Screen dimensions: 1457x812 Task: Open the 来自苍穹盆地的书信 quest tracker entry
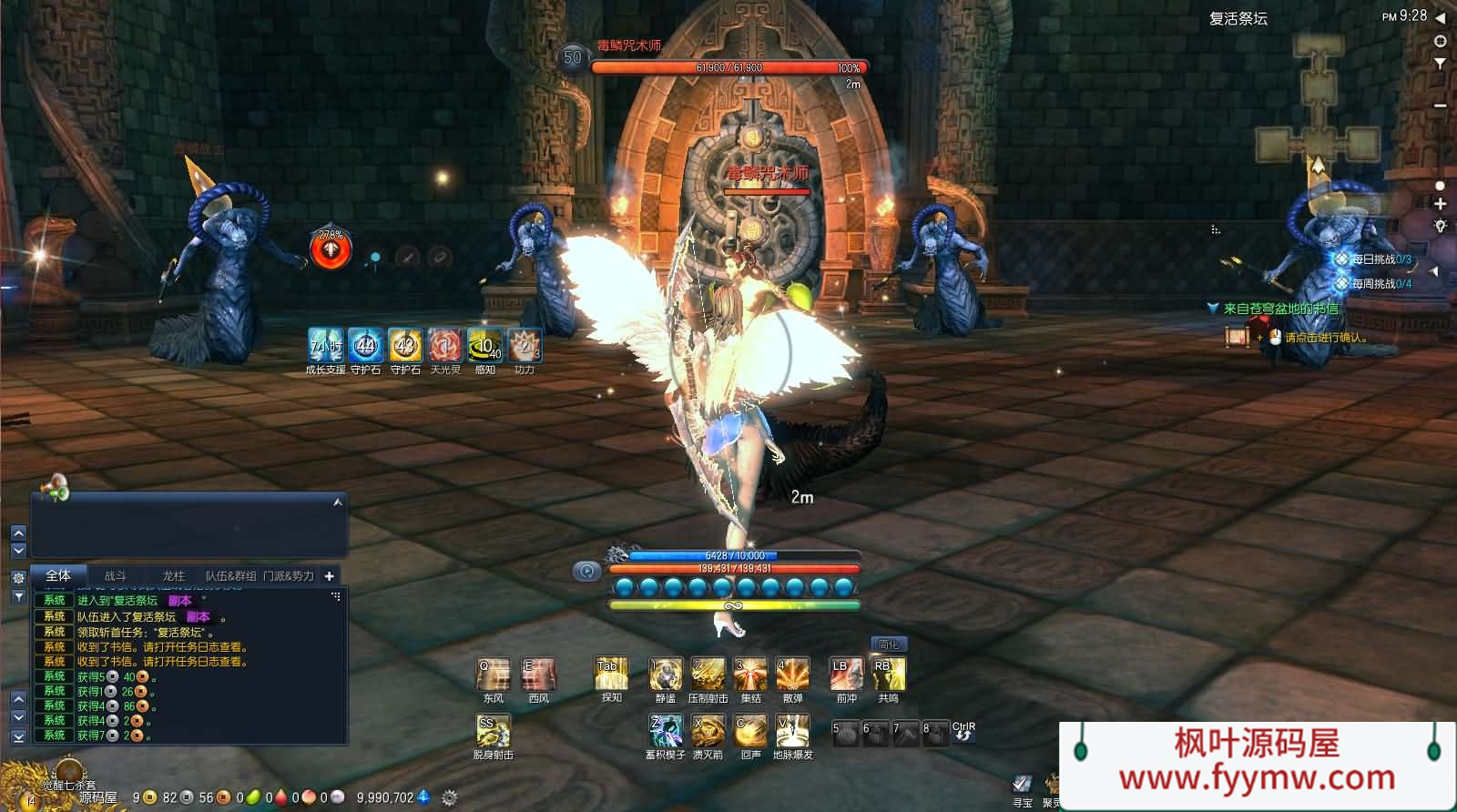[x=1280, y=309]
